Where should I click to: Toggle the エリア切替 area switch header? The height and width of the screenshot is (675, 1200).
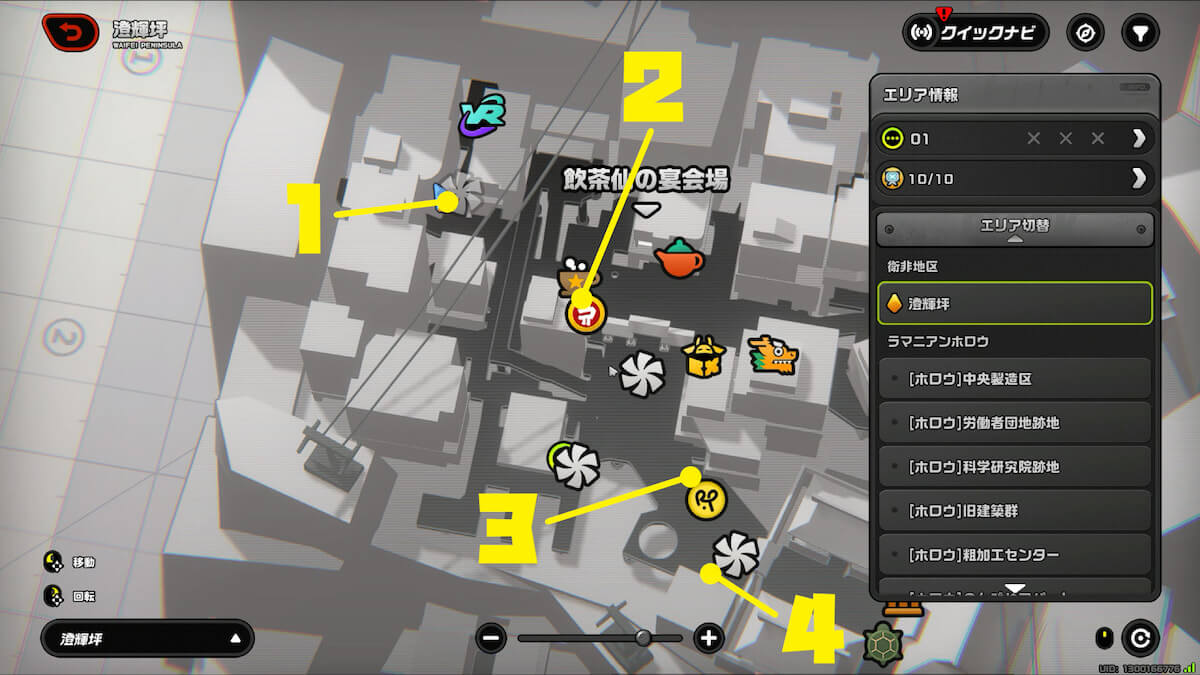click(x=1015, y=228)
